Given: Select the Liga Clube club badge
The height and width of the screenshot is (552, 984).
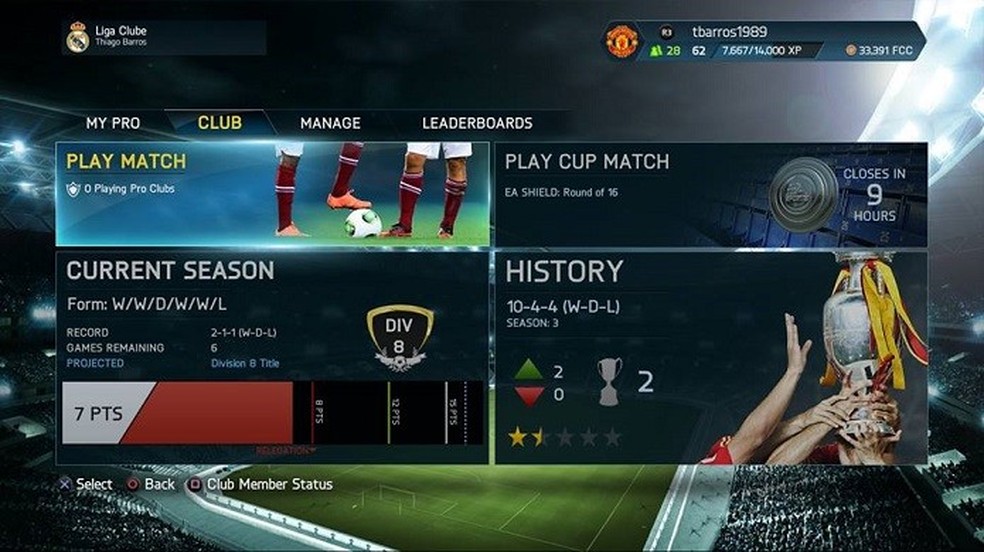Looking at the screenshot, I should point(78,38).
